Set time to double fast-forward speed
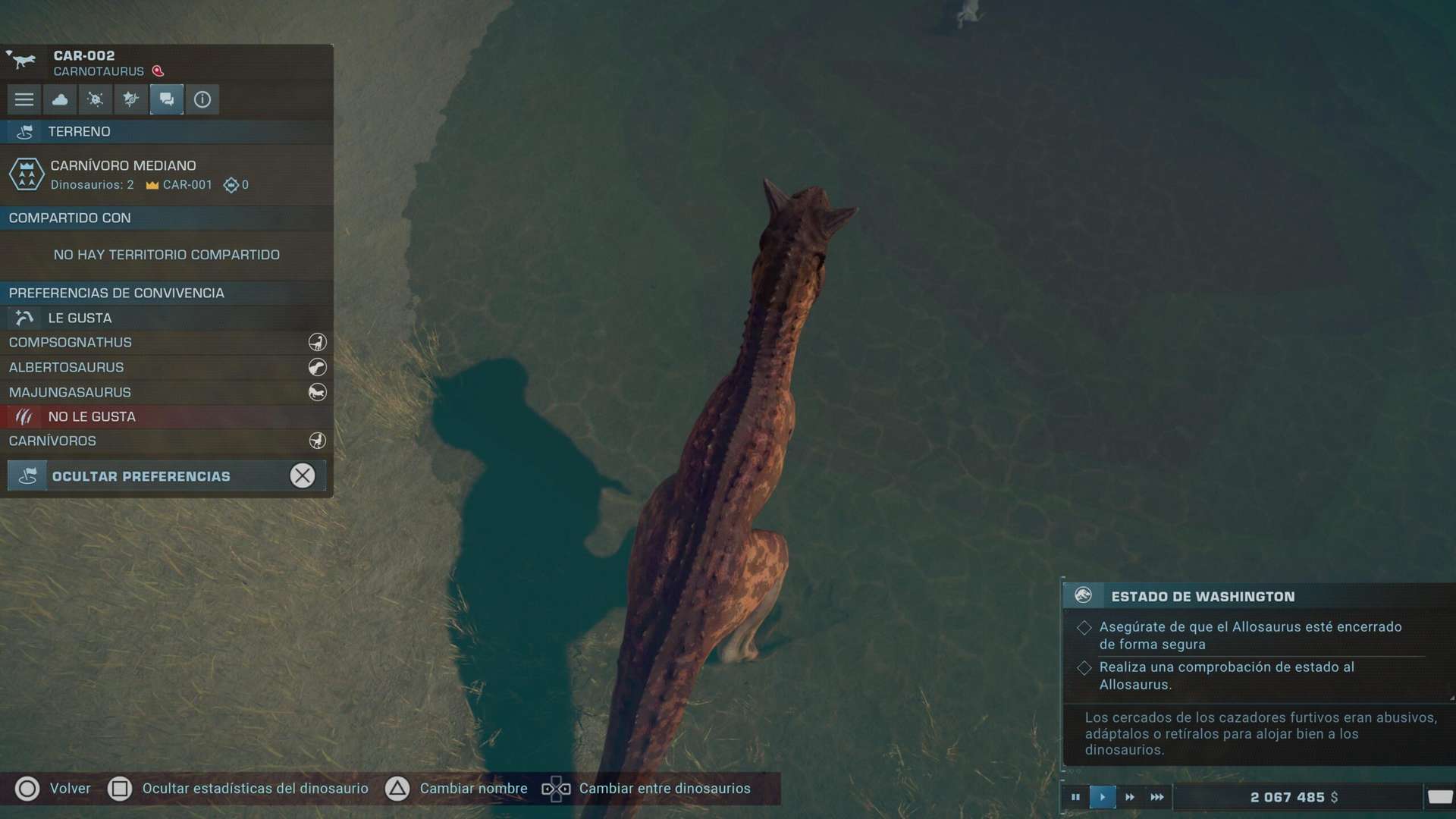 1130,797
